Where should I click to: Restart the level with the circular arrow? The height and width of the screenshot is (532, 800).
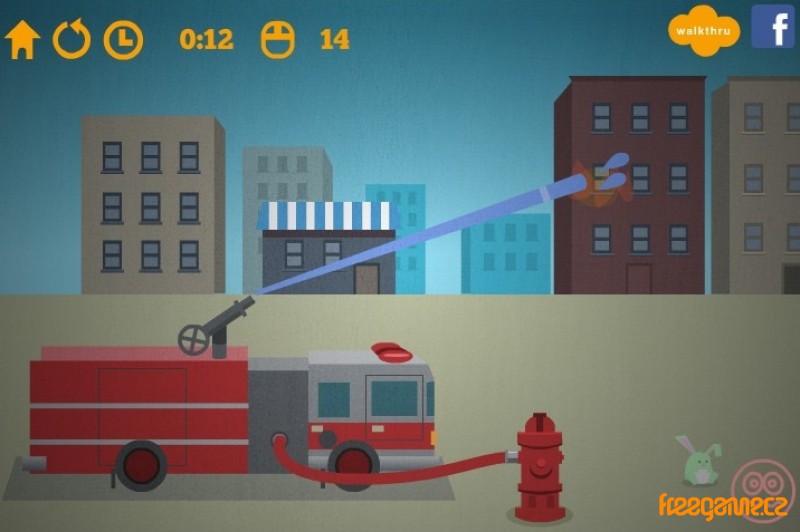click(72, 40)
